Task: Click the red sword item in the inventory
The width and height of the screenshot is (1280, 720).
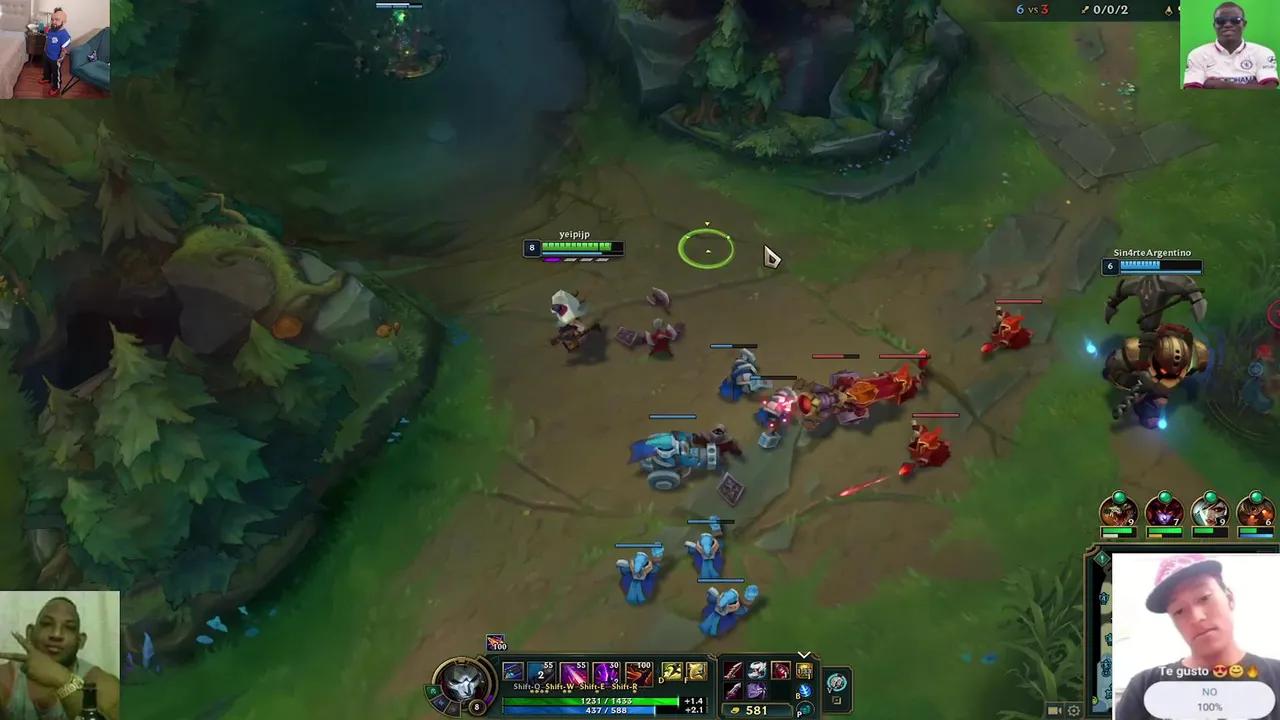Action: 733,671
